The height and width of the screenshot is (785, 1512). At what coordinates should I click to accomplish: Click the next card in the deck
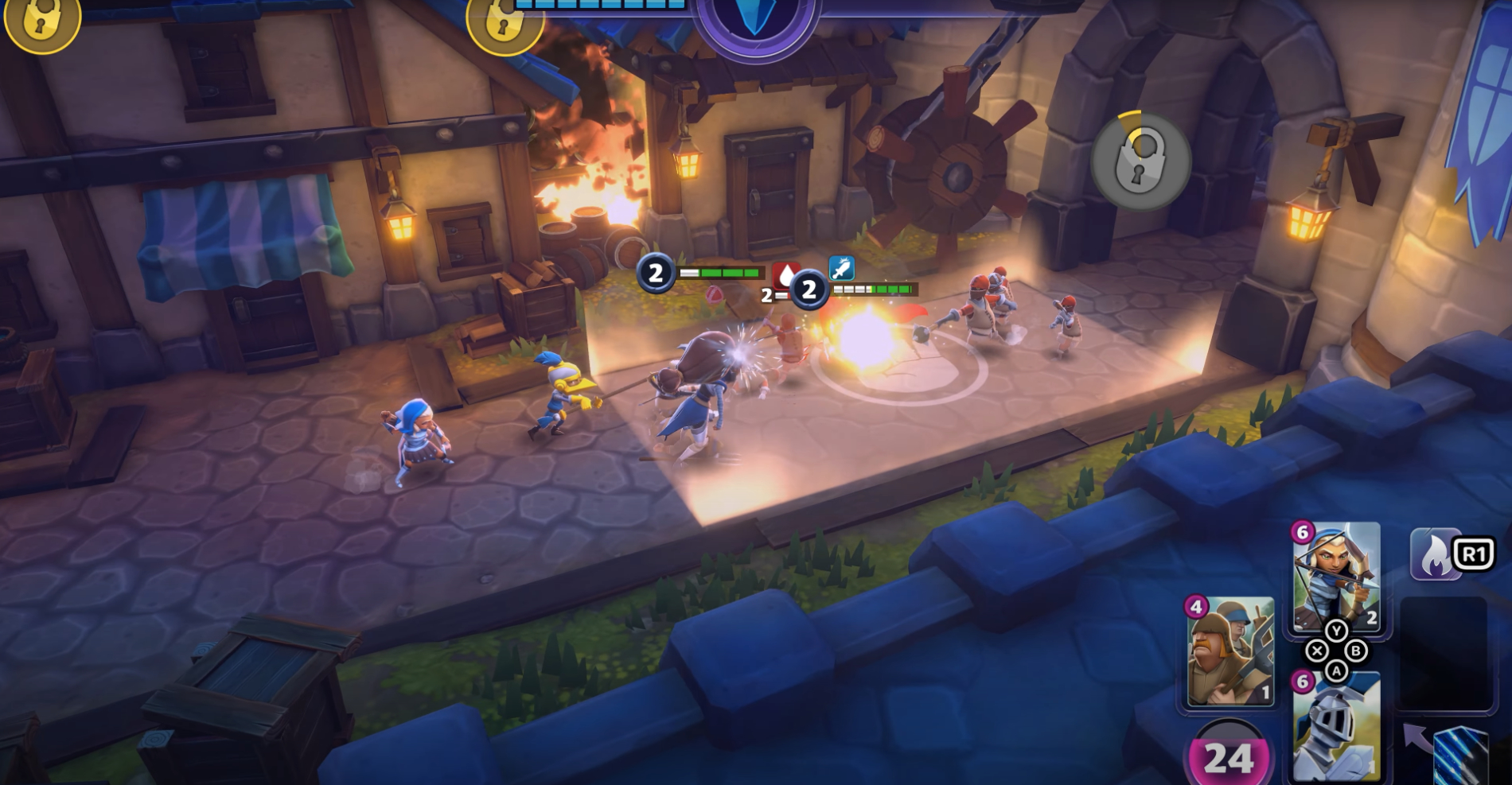click(x=1460, y=754)
